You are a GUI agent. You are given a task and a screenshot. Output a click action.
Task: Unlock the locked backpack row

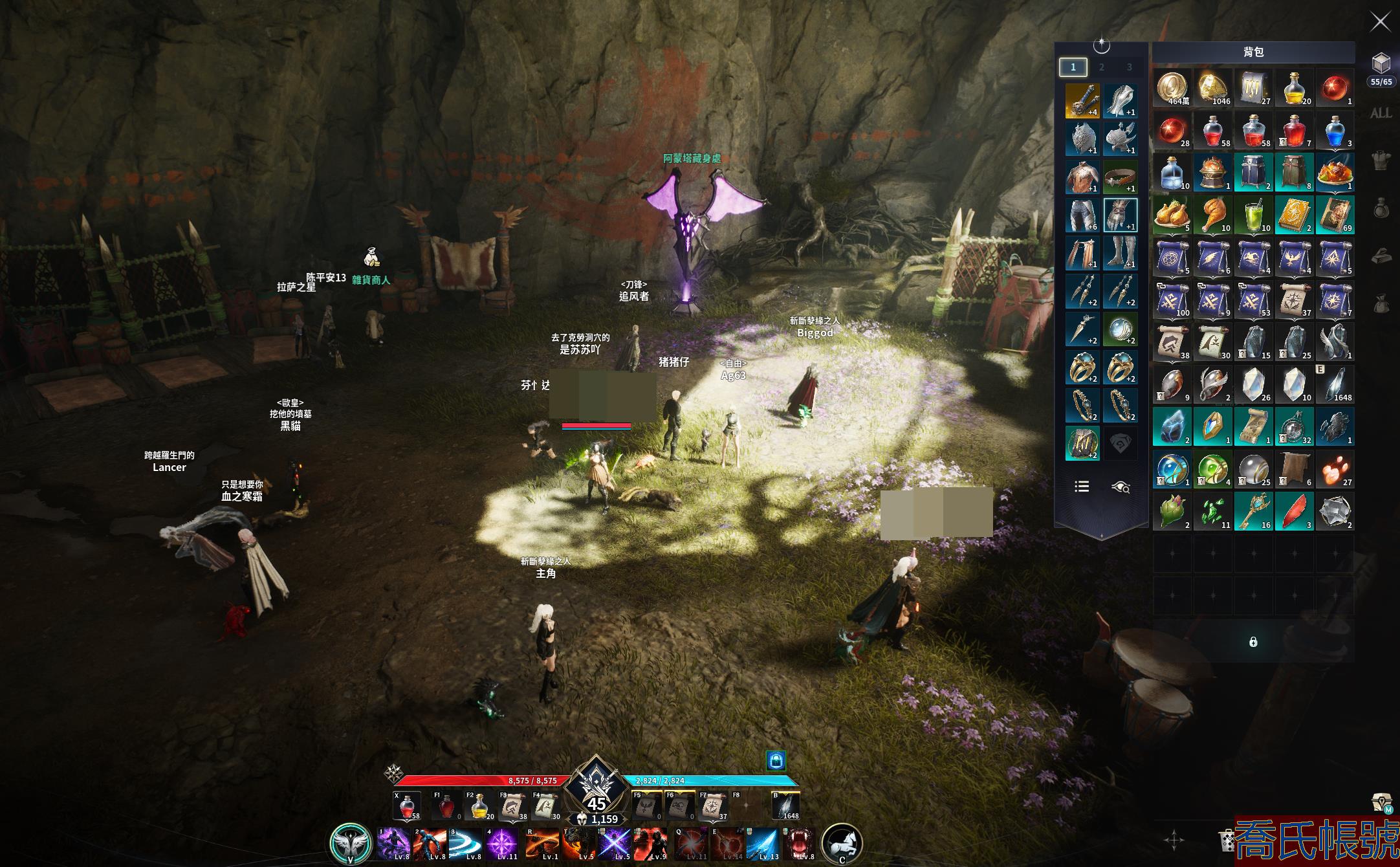[1253, 642]
